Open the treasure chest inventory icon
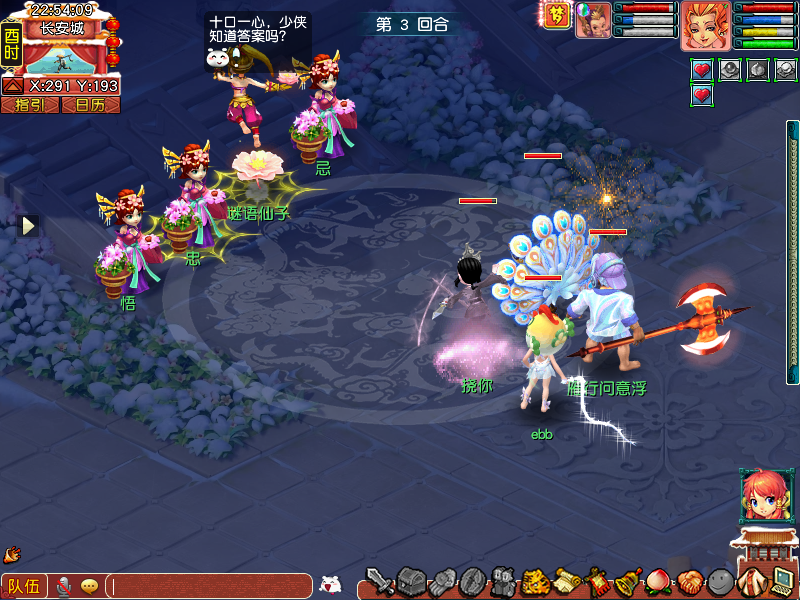 pyautogui.click(x=411, y=581)
